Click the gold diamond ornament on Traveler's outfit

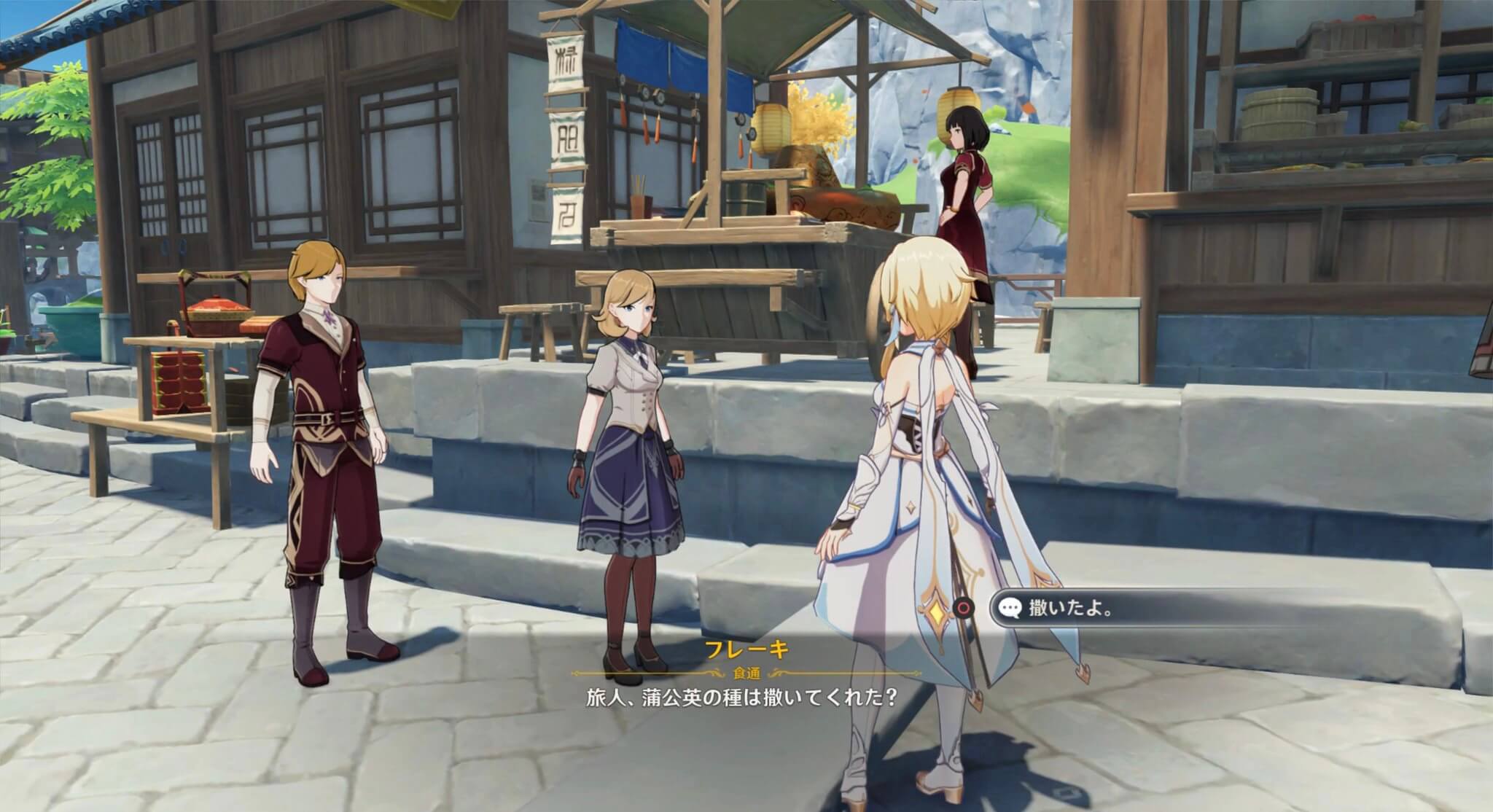point(937,612)
